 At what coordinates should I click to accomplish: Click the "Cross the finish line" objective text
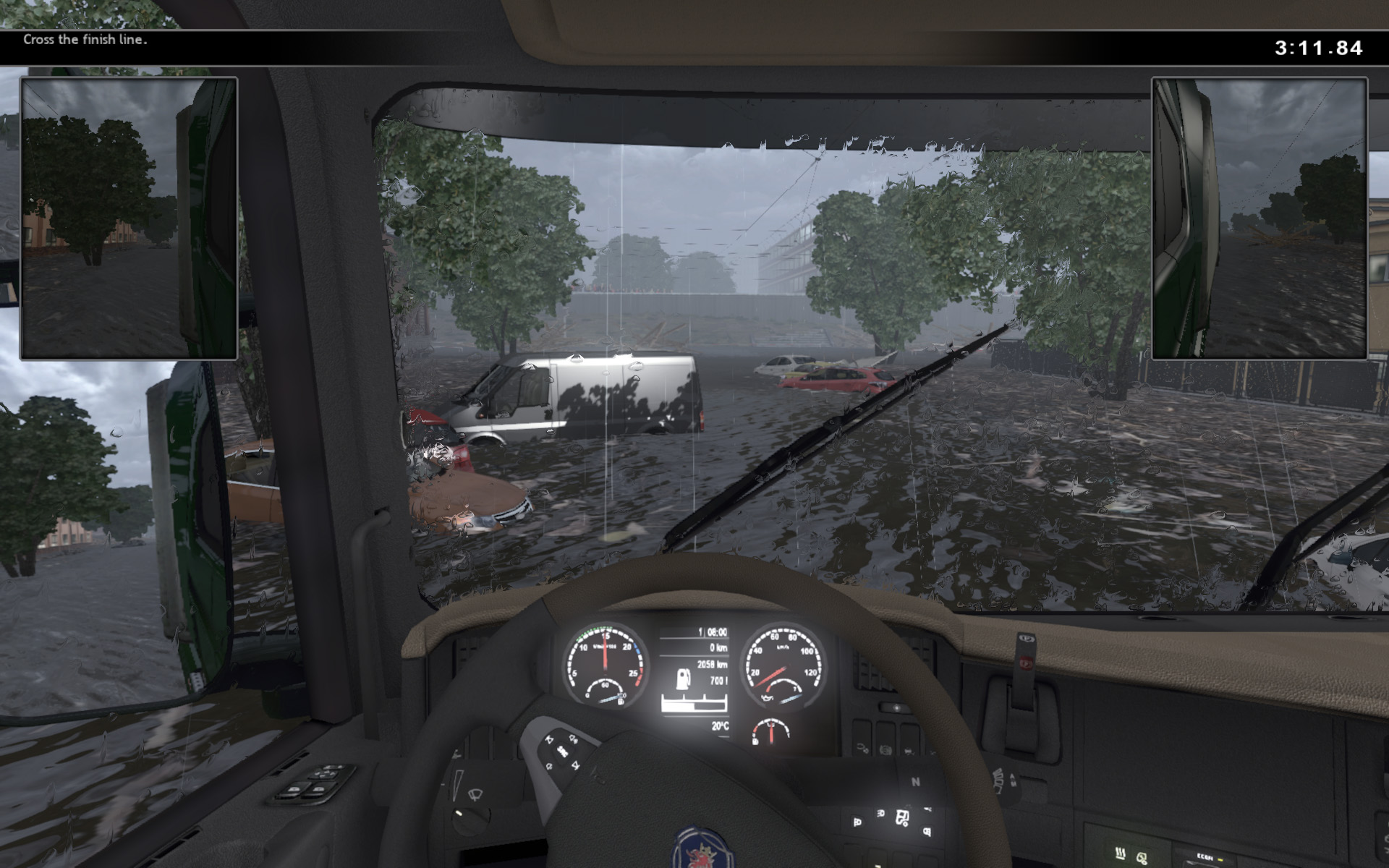[85, 40]
